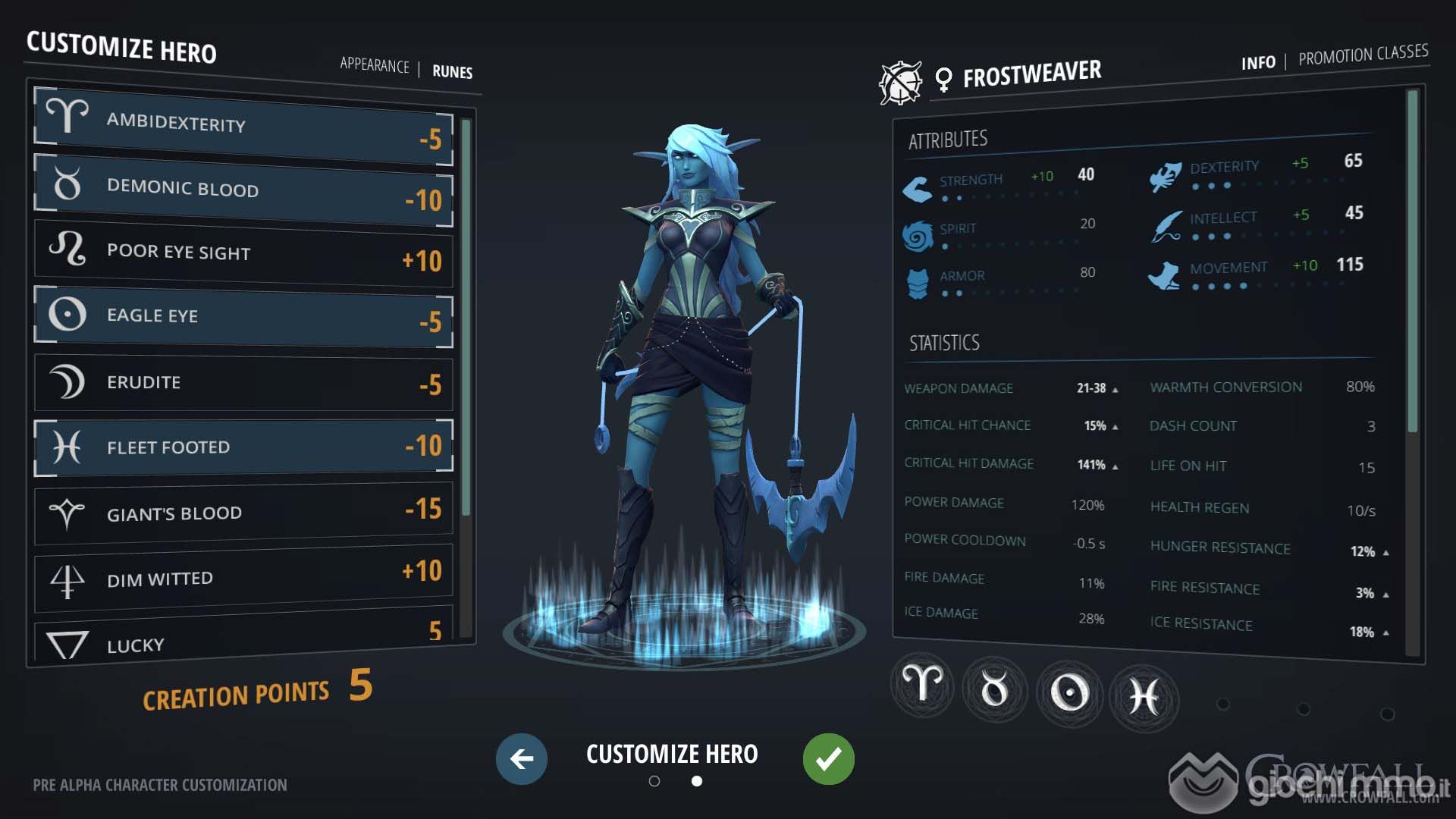
Task: Open the Runes tab
Action: click(x=452, y=72)
